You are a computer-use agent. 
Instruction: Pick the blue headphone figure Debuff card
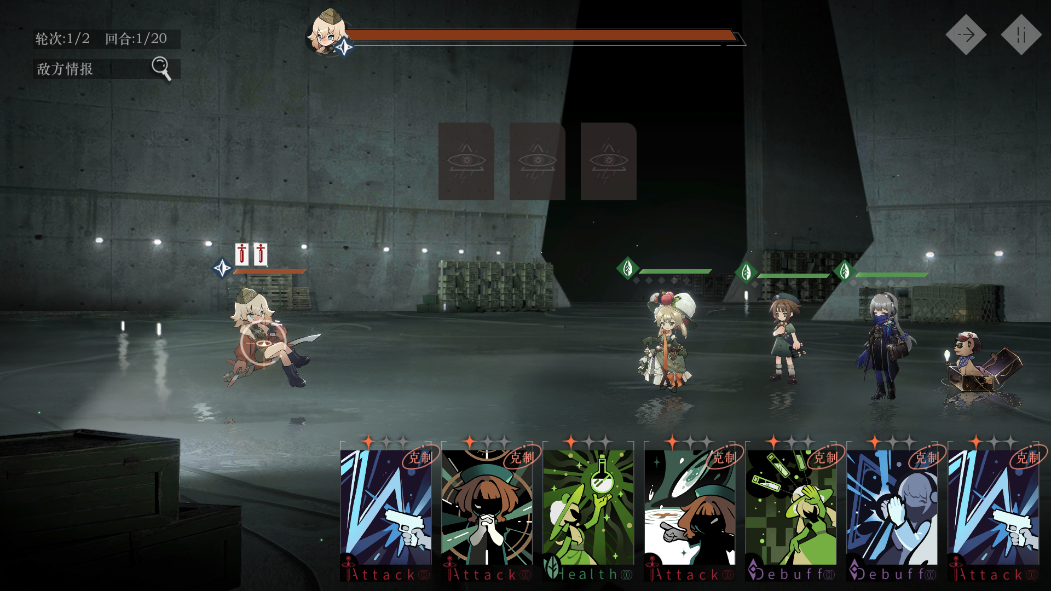[892, 512]
